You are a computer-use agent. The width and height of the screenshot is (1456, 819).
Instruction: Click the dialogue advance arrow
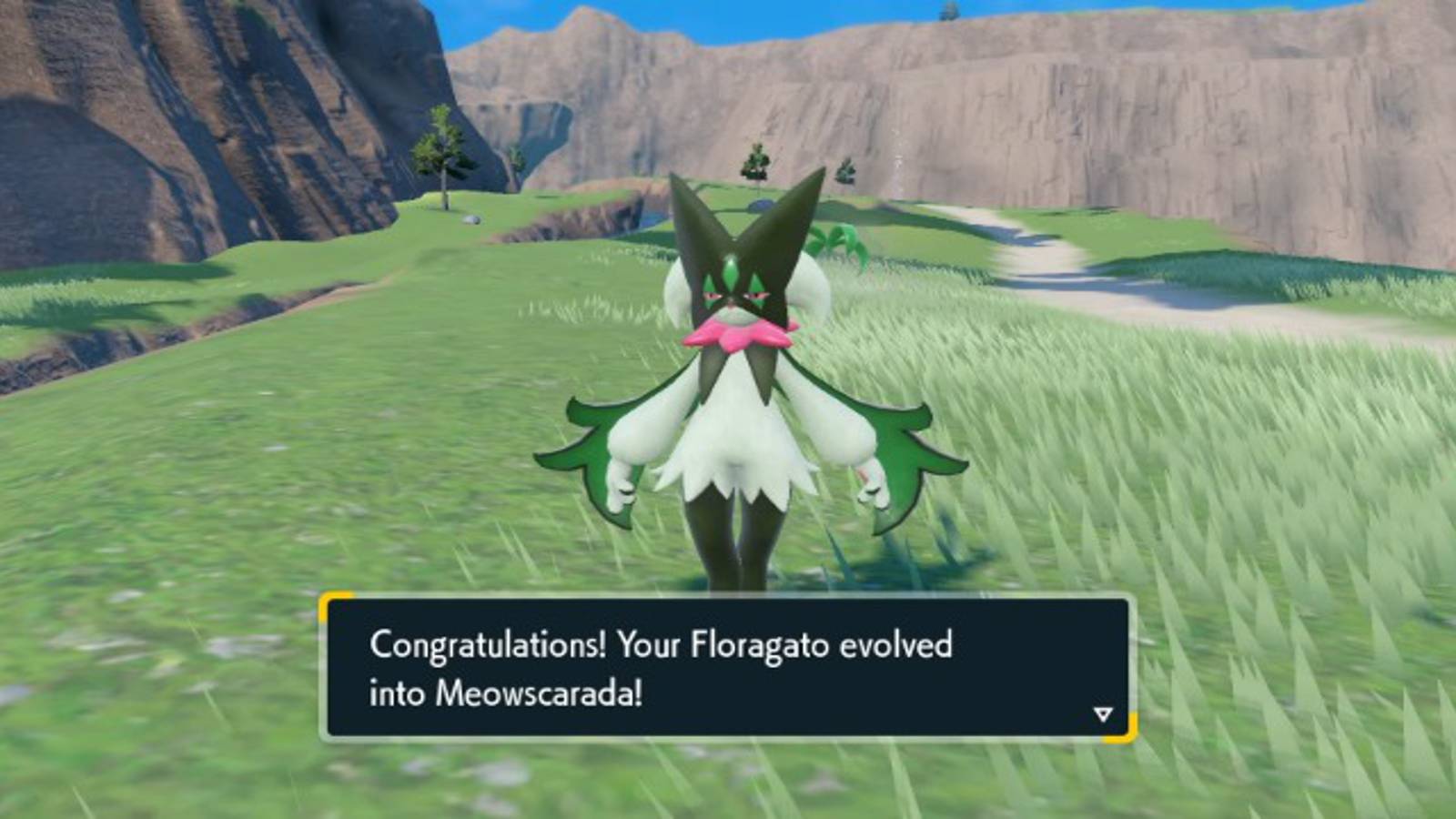click(x=1101, y=715)
